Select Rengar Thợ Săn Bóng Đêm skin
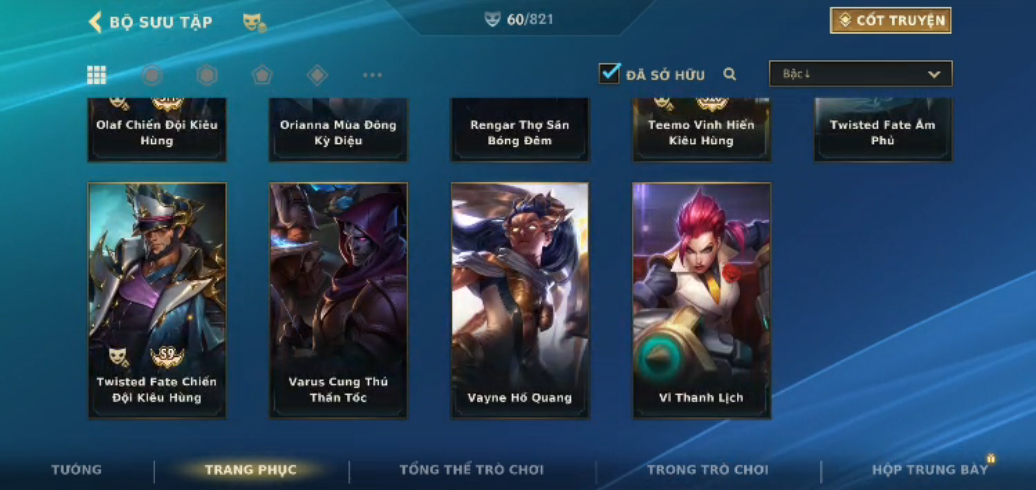 (x=520, y=130)
